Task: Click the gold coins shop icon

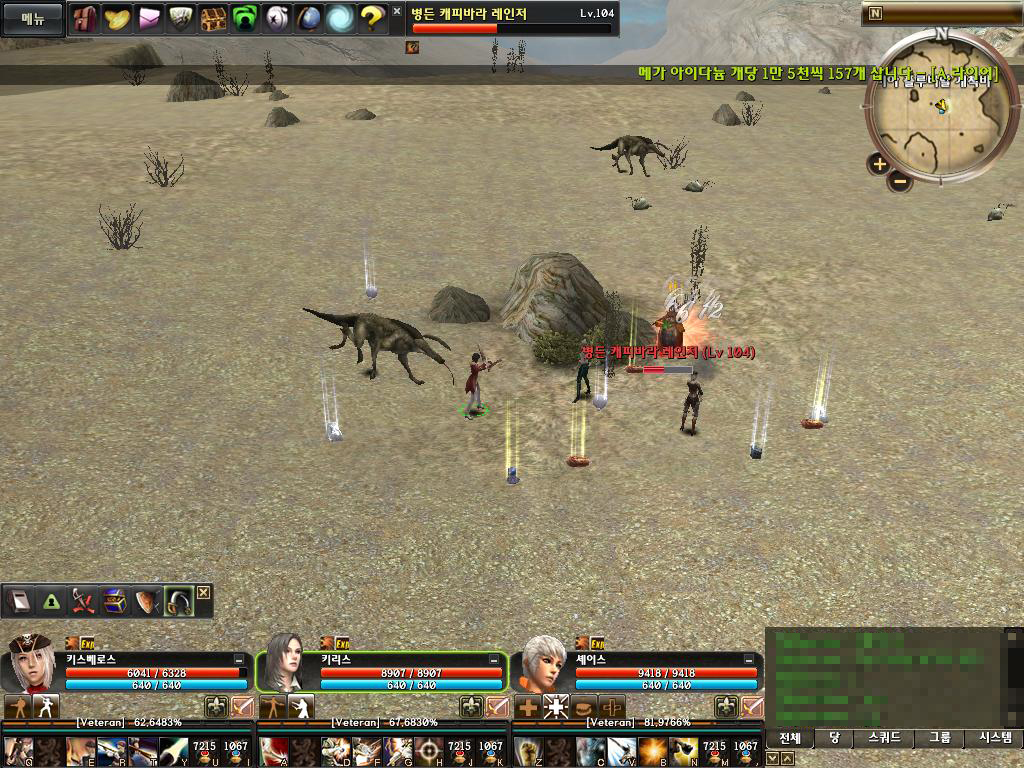Action: coord(117,18)
